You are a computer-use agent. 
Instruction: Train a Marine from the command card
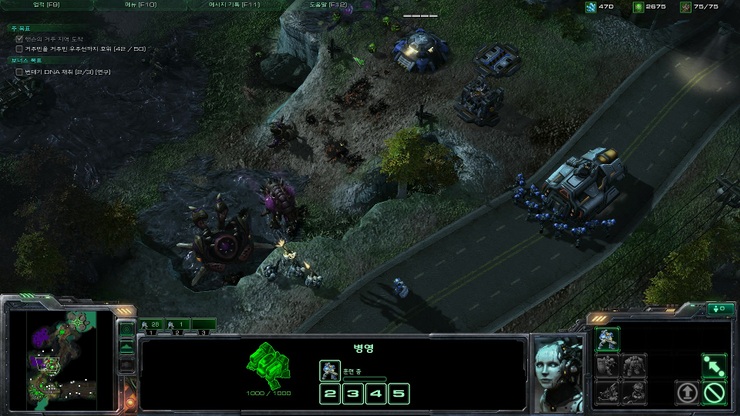pos(606,340)
